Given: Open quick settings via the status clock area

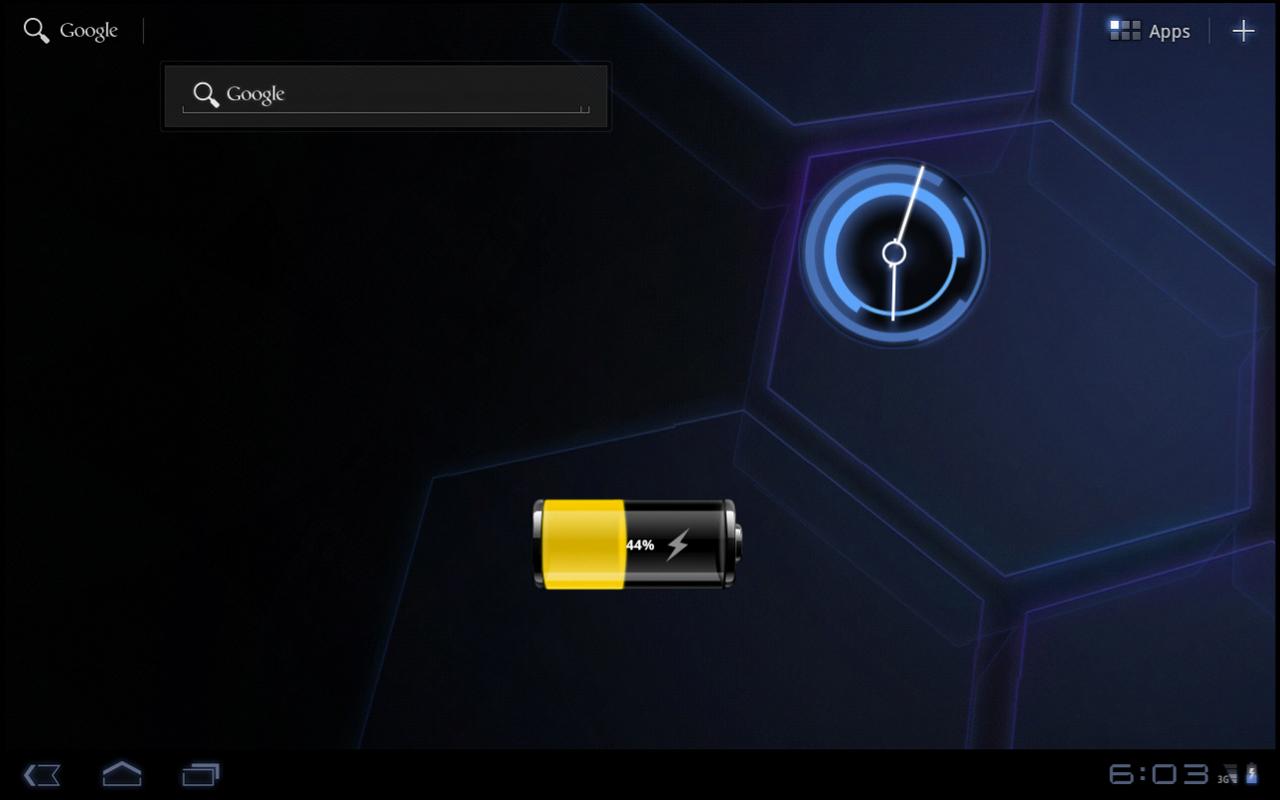Looking at the screenshot, I should 1158,775.
